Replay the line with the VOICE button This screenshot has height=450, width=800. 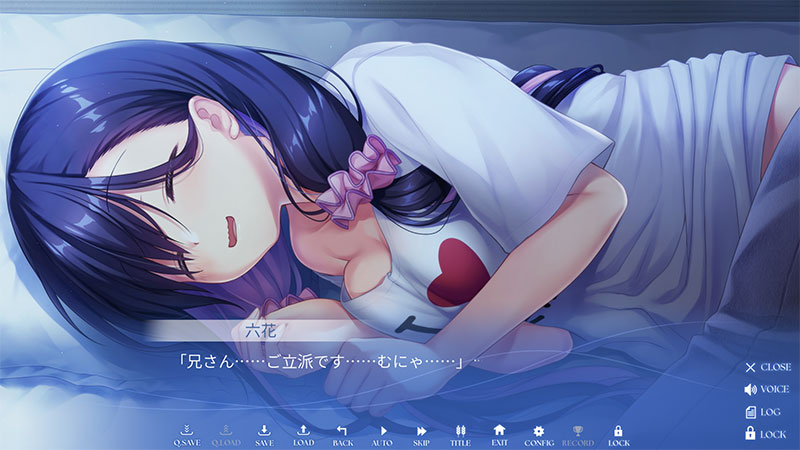[767, 389]
